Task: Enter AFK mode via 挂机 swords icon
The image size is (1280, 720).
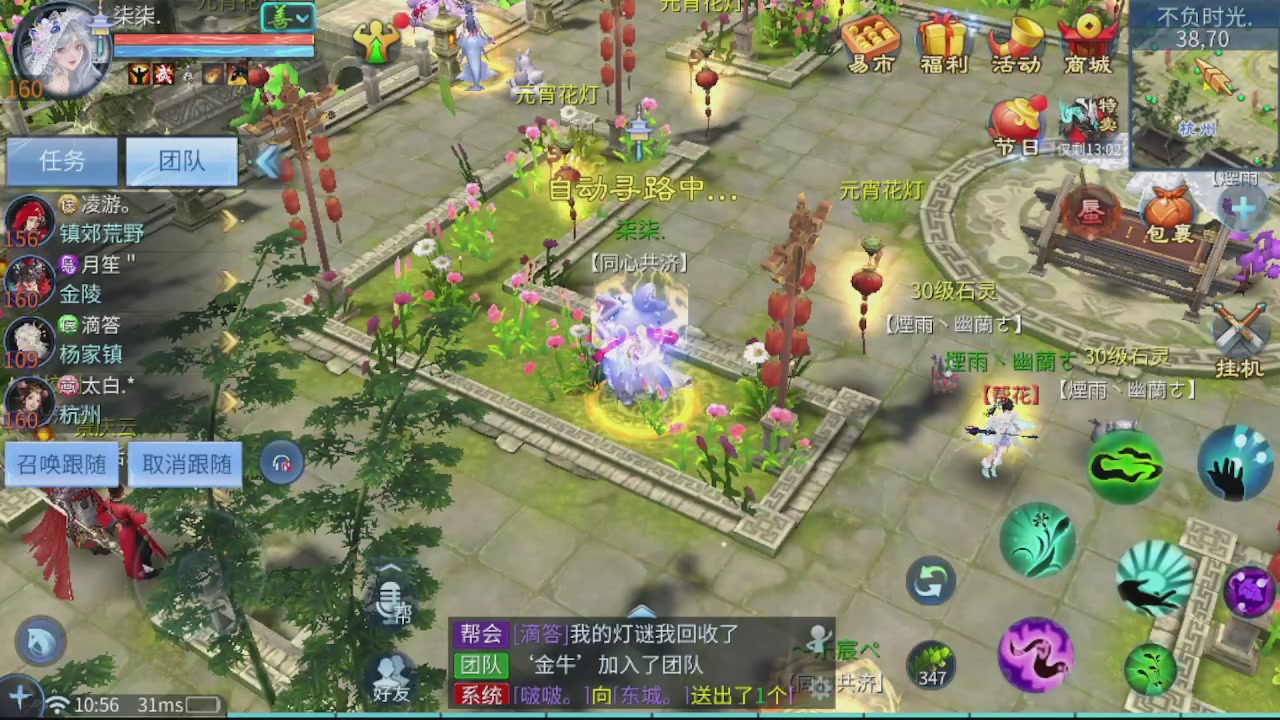Action: coord(1240,330)
